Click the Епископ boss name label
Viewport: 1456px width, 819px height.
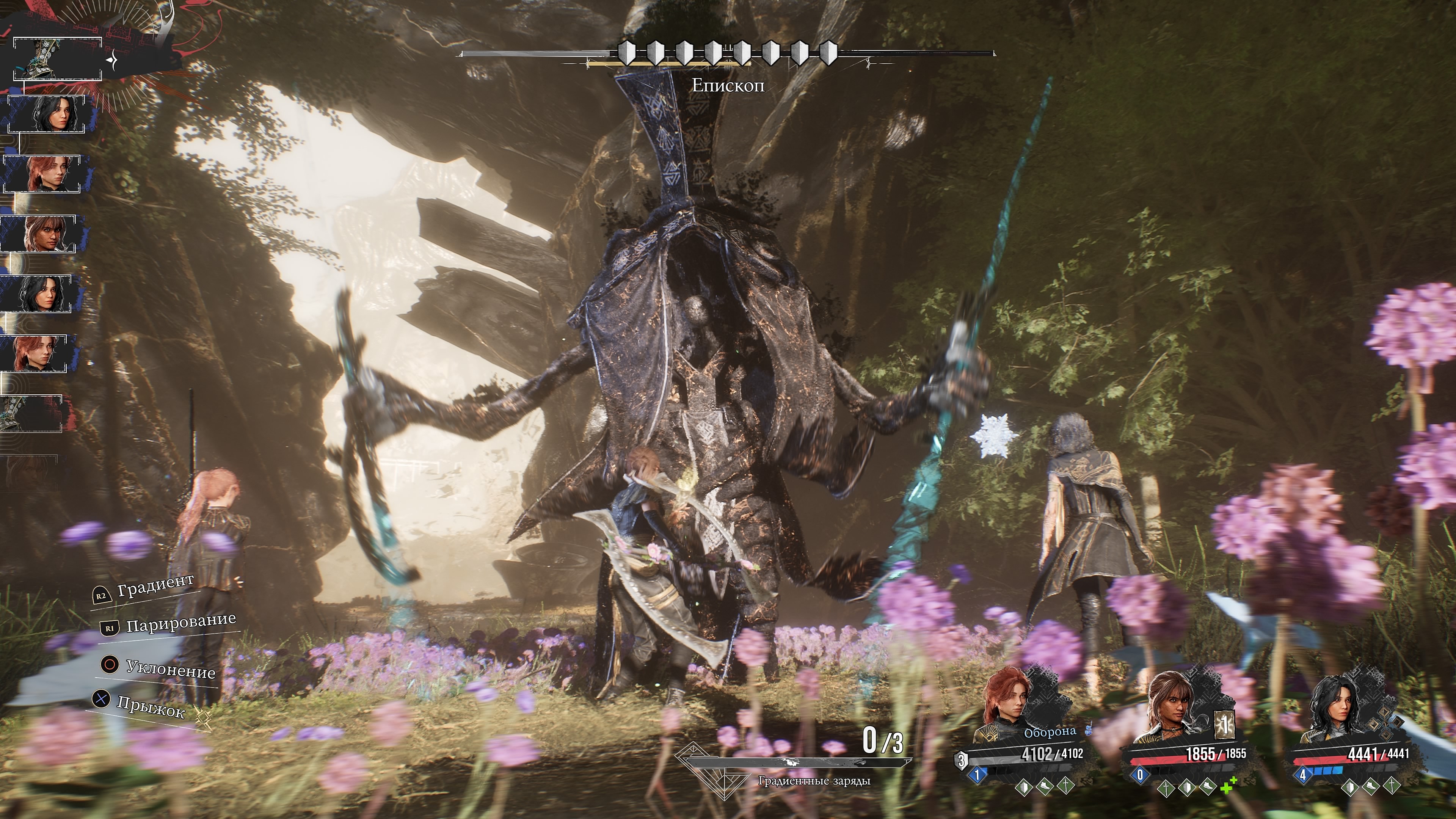click(728, 85)
